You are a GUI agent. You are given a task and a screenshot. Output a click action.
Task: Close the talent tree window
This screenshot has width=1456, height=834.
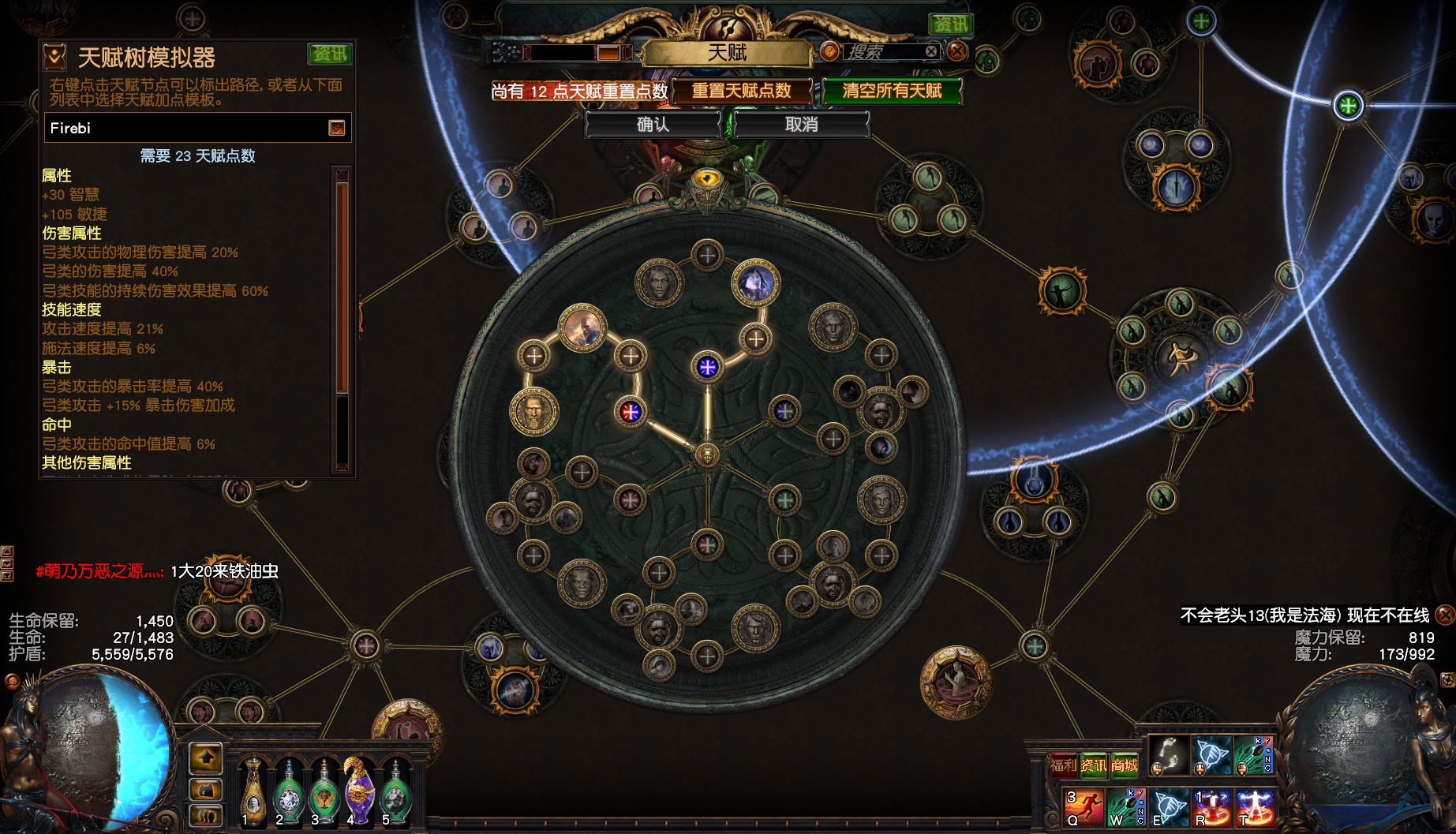pyautogui.click(x=957, y=52)
